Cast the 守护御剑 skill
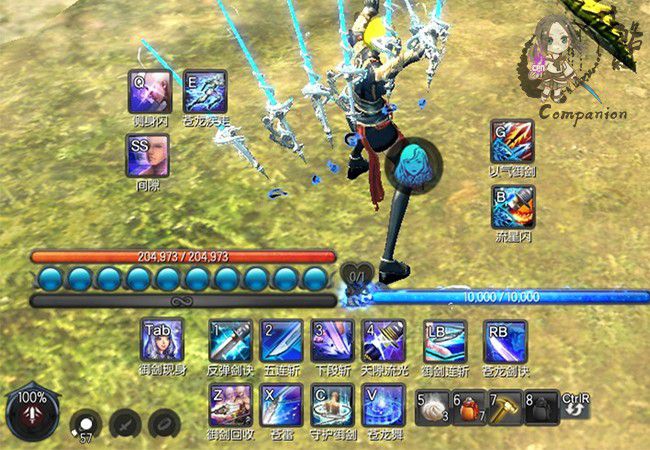650x450 pixels. coord(332,405)
